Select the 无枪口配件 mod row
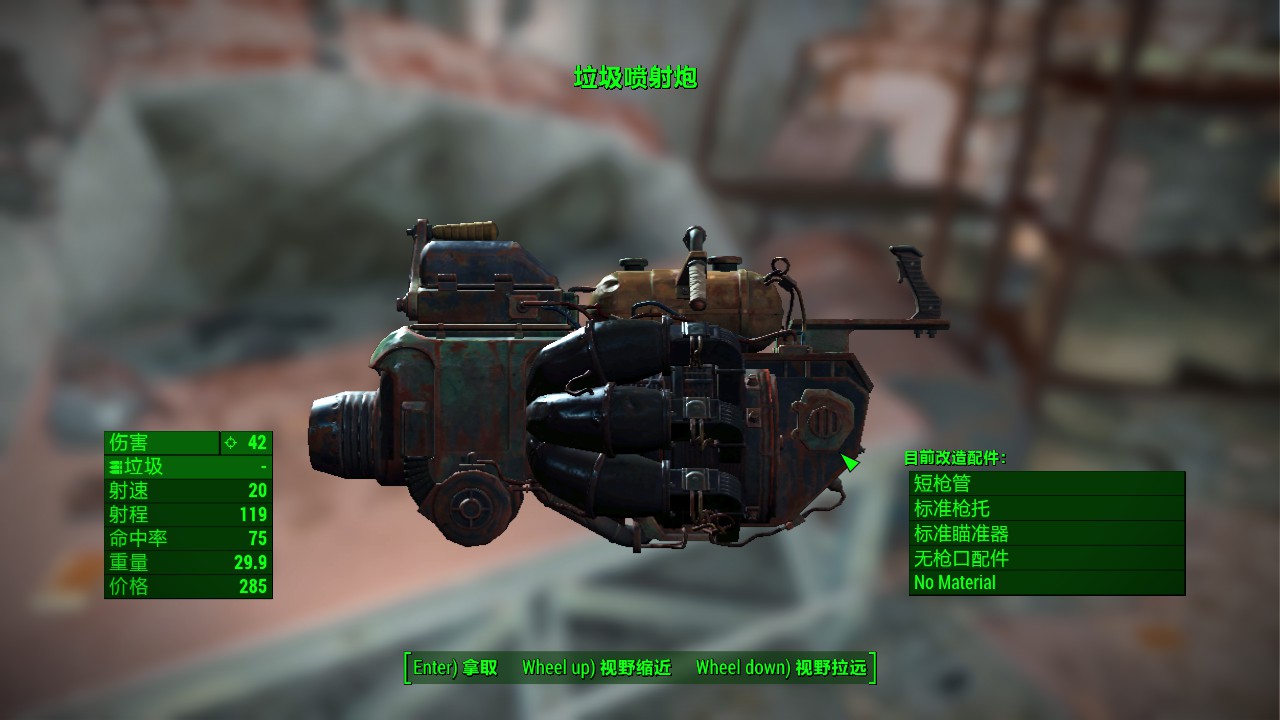This screenshot has width=1280, height=720. pos(1046,558)
